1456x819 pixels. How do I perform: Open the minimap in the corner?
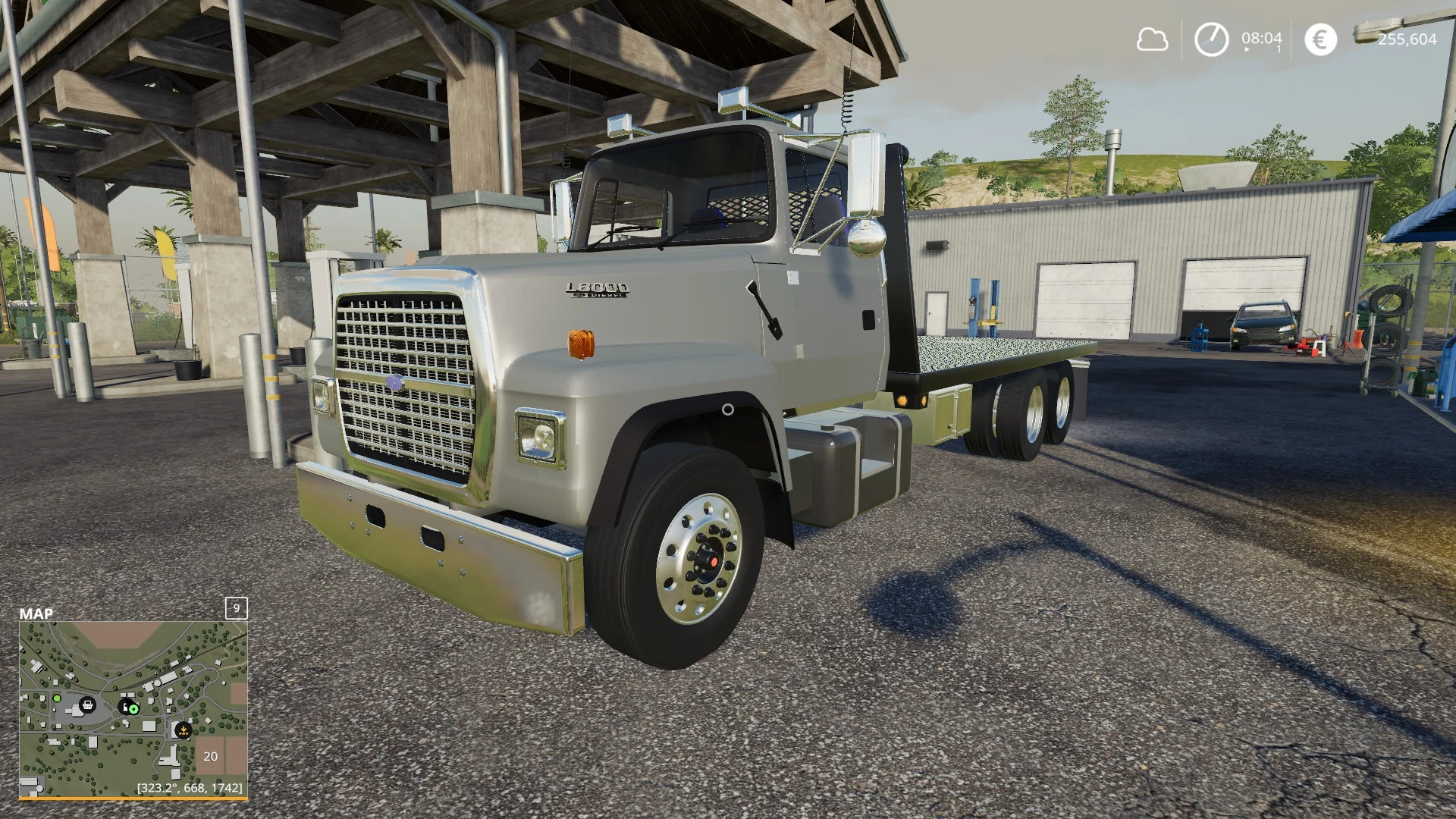pyautogui.click(x=133, y=709)
